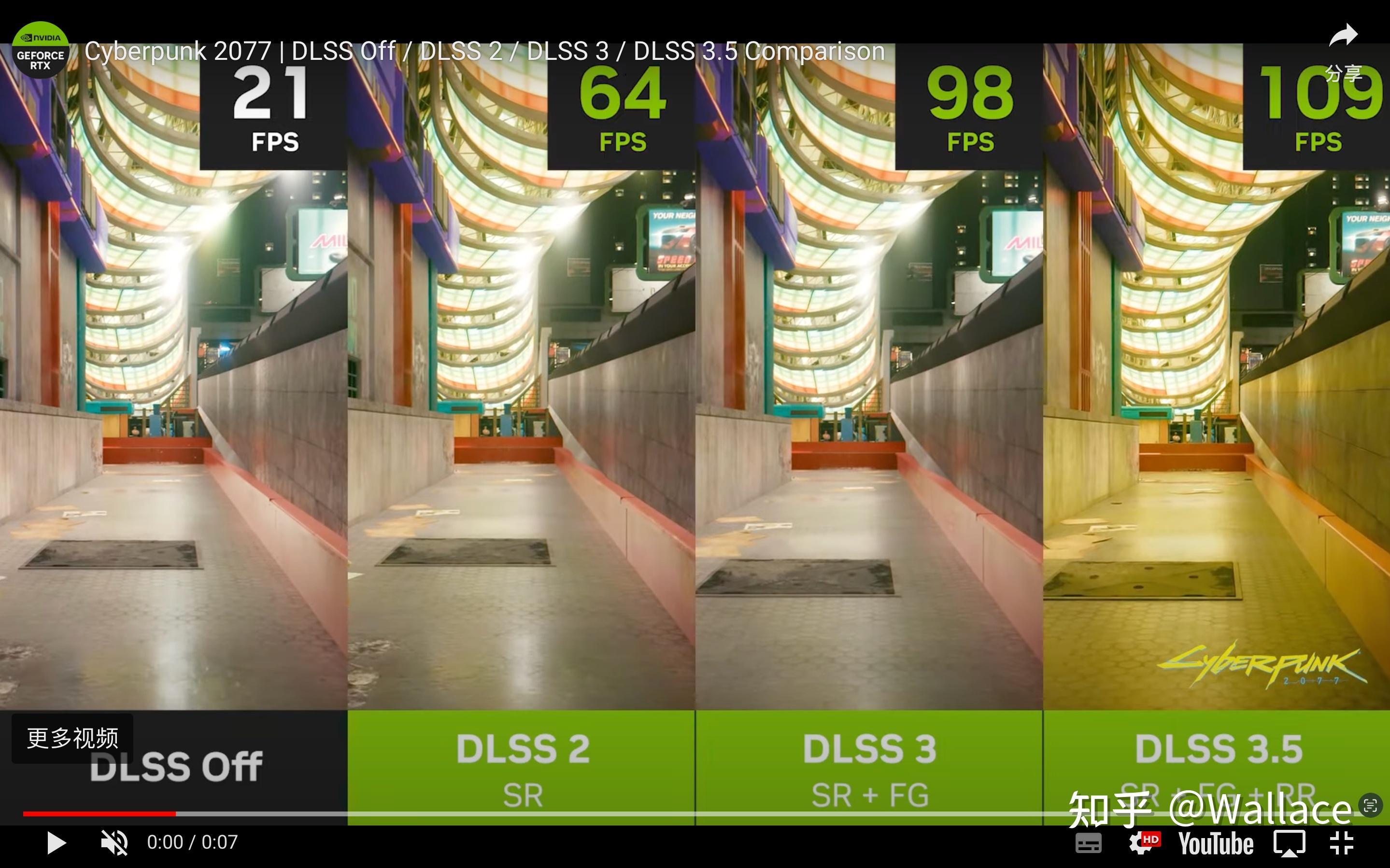Image resolution: width=1390 pixels, height=868 pixels.
Task: Toggle playback pause state
Action: coord(56,843)
